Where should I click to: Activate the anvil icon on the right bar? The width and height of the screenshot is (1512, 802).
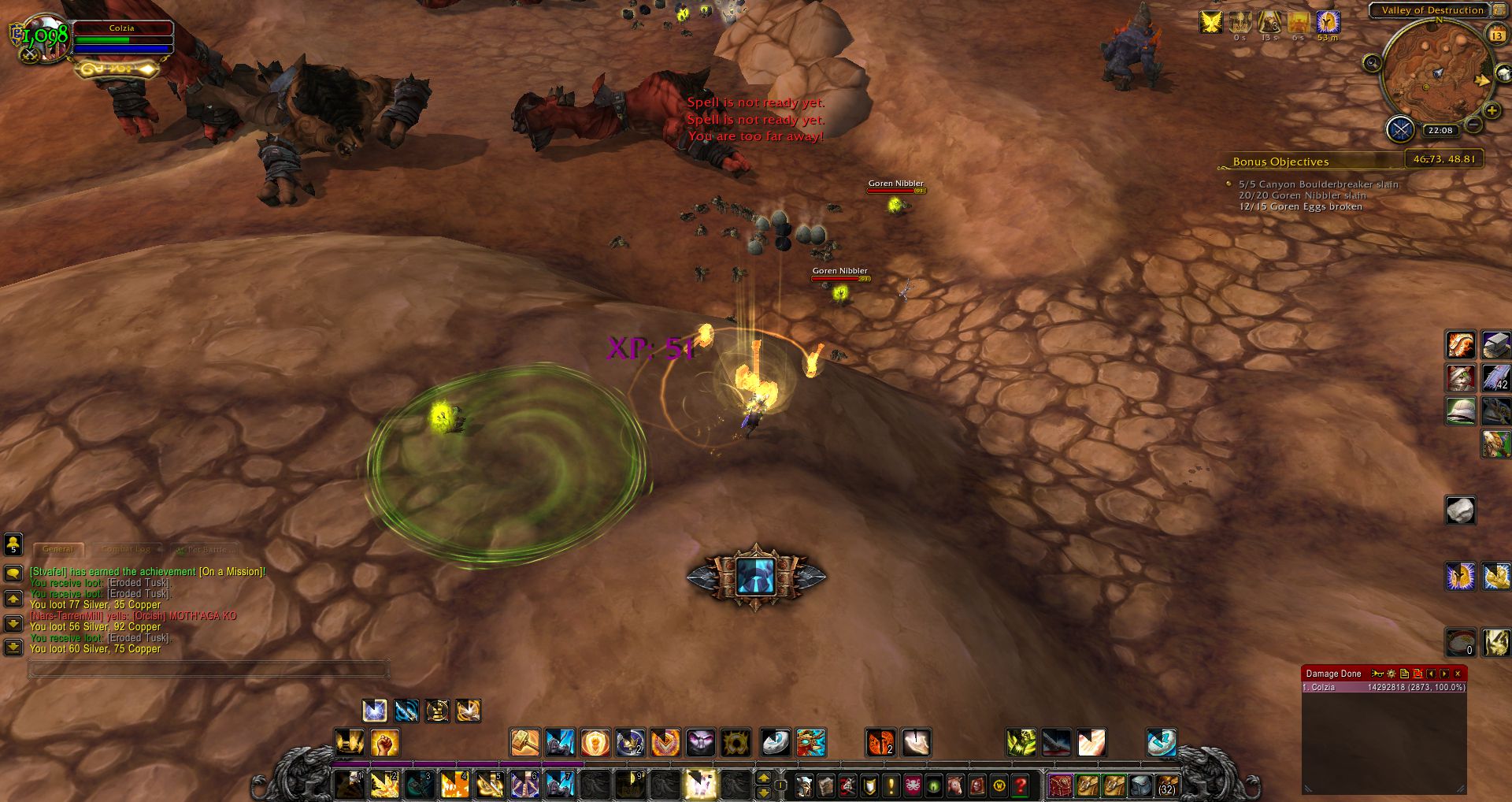(x=1495, y=345)
